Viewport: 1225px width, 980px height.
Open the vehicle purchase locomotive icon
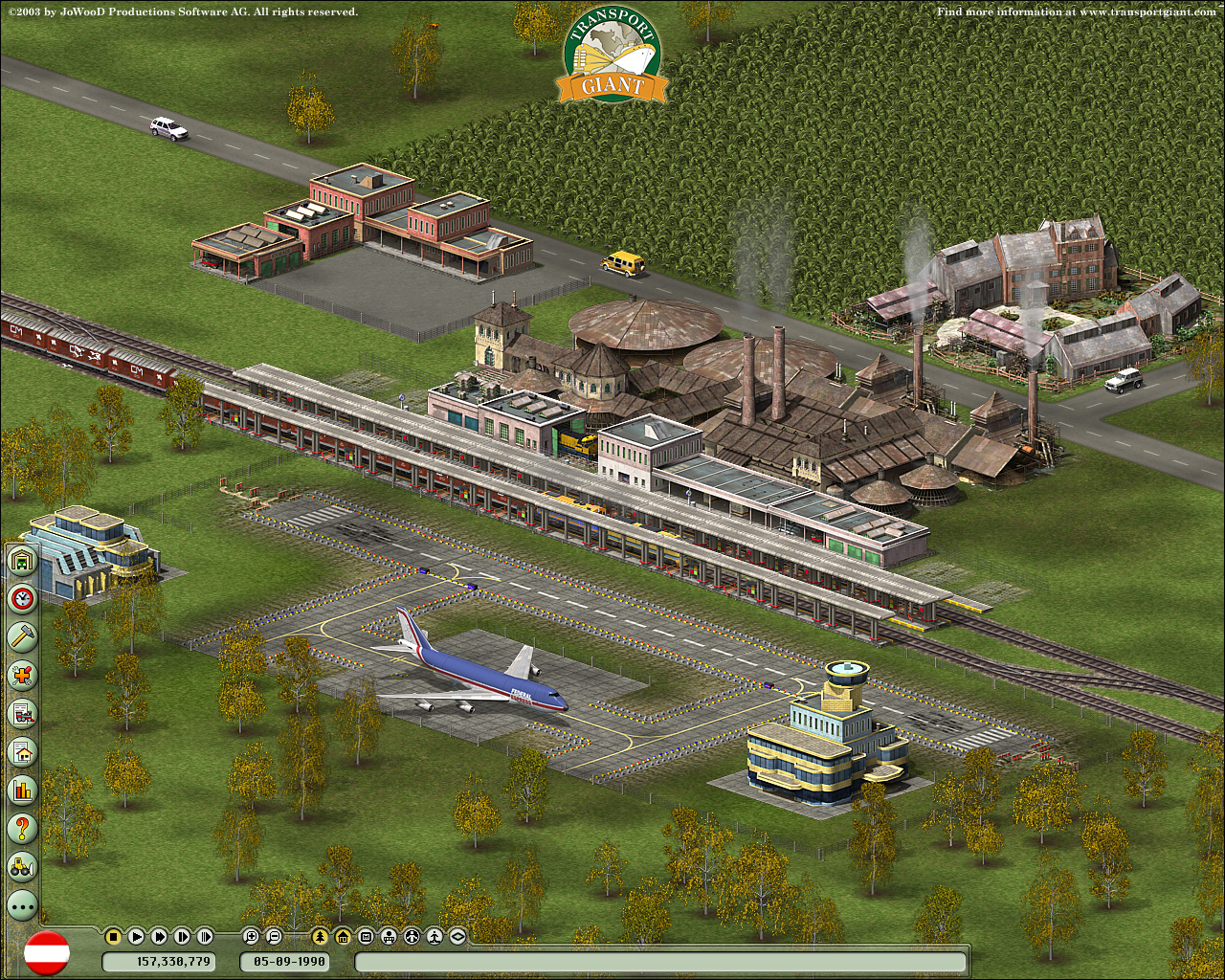click(20, 713)
